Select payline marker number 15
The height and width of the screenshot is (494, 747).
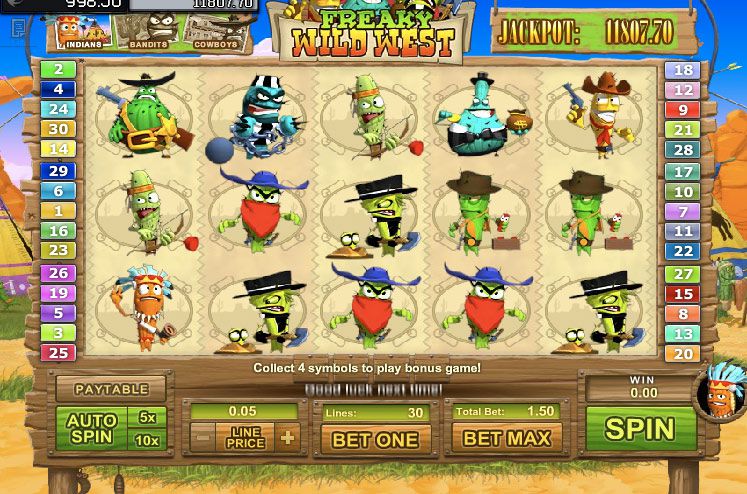click(x=684, y=293)
